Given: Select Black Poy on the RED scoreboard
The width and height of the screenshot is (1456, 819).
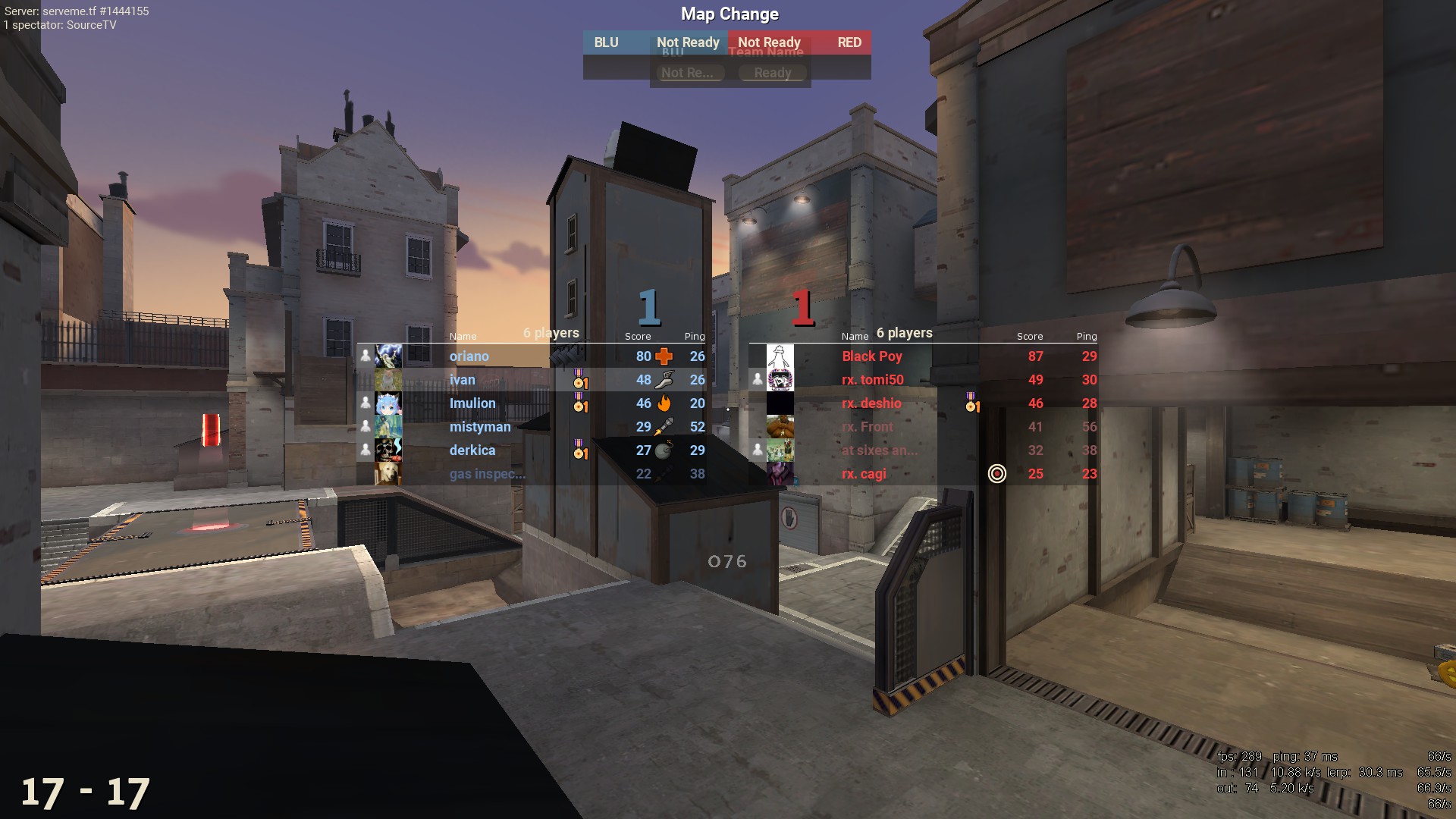Looking at the screenshot, I should [x=872, y=356].
